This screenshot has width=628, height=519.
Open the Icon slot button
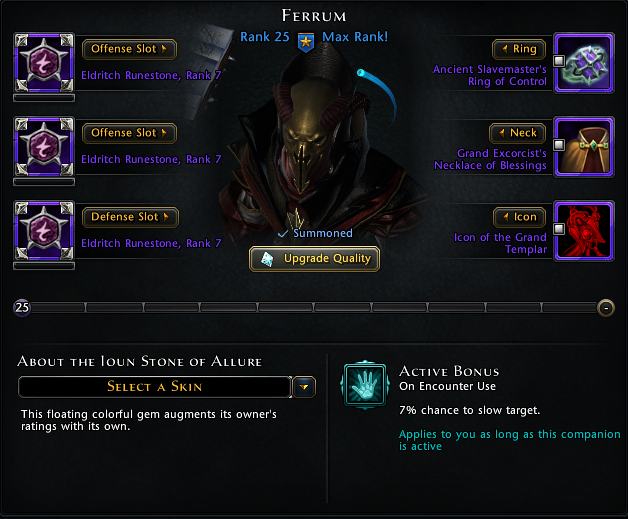coord(519,217)
